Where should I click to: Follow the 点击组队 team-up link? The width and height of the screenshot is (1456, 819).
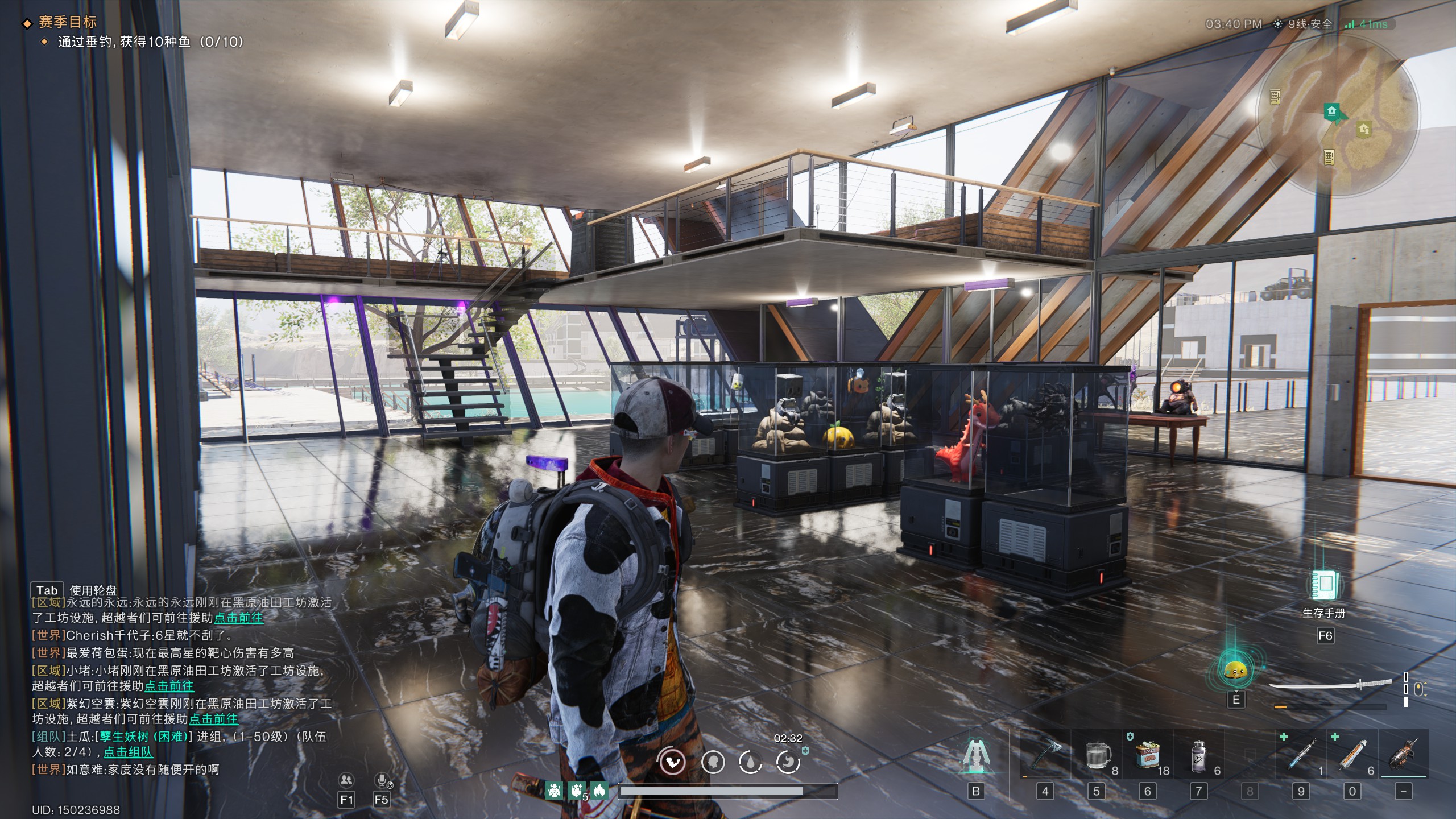coord(128,752)
